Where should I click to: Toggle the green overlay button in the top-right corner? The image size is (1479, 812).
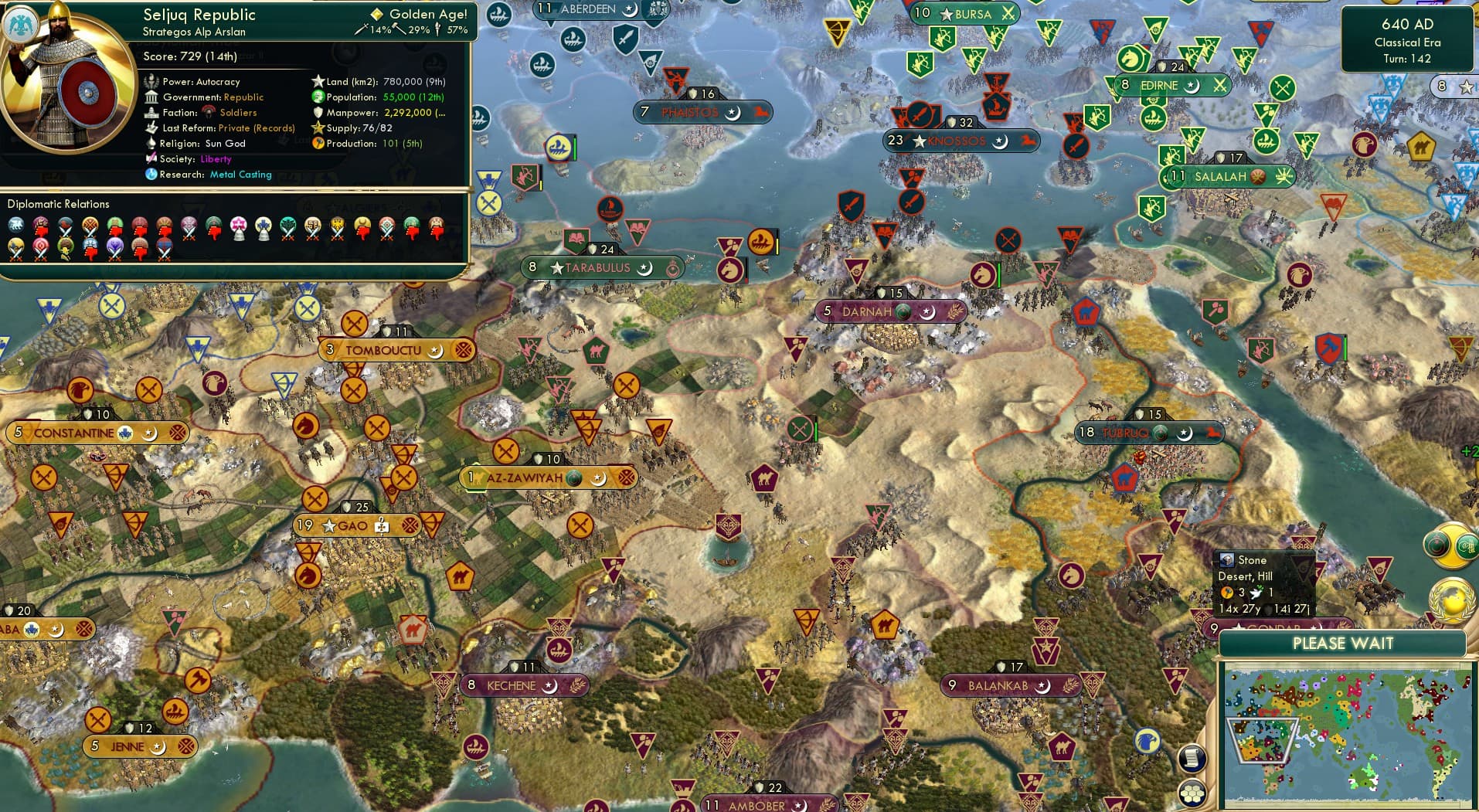(x=1467, y=545)
